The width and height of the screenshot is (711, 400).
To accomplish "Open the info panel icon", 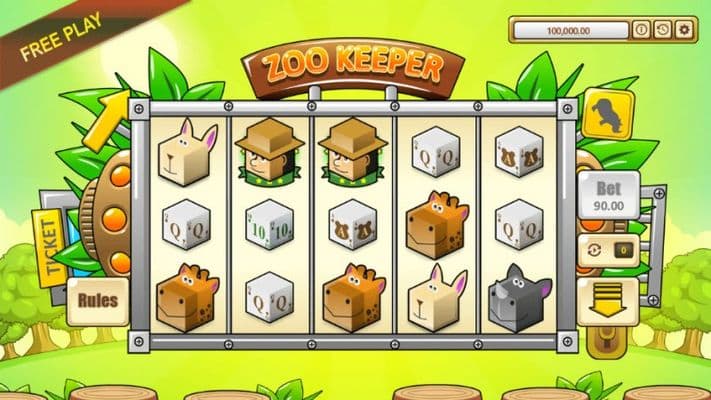I will click(x=642, y=30).
